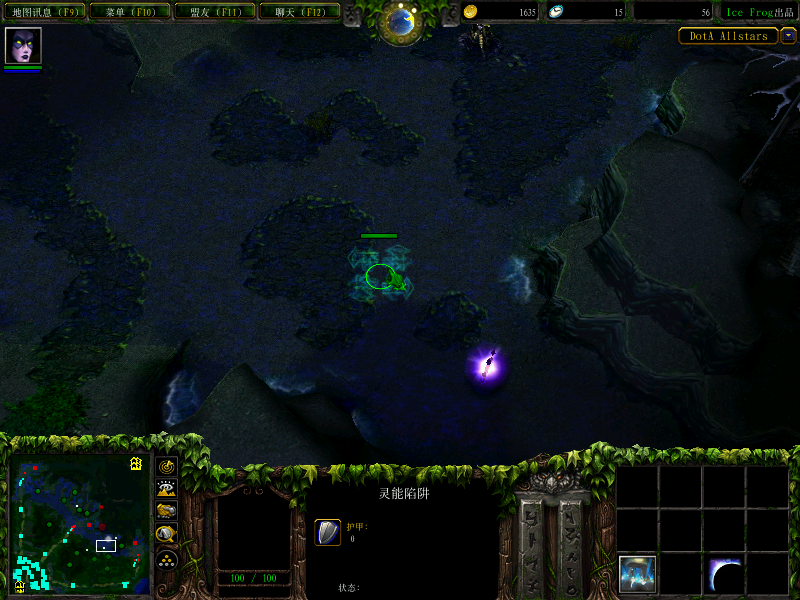The height and width of the screenshot is (600, 800).
Task: Click the formation toggle button
Action: [x=167, y=559]
